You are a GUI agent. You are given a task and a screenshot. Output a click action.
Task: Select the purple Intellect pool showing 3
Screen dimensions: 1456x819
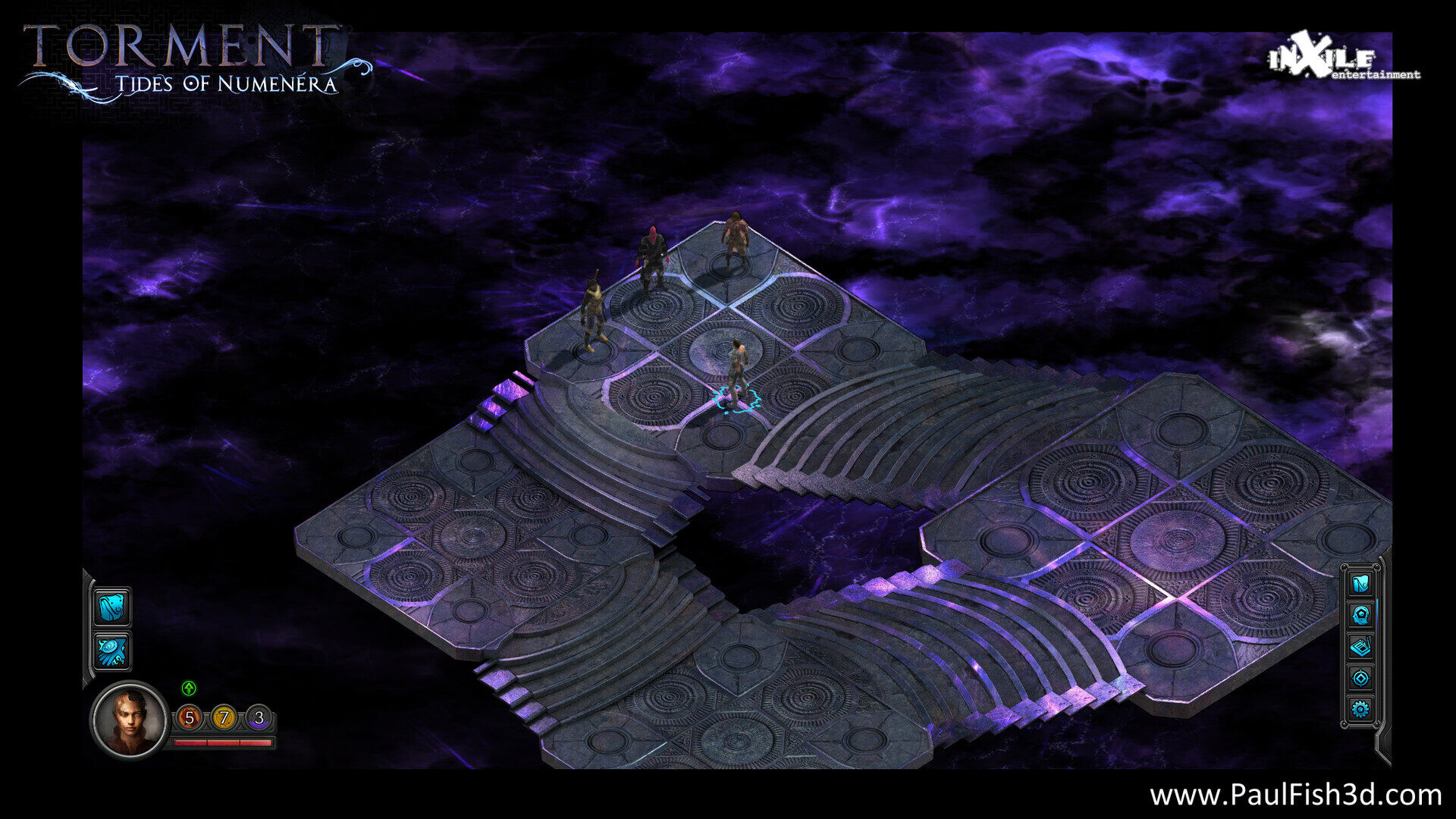coord(259,717)
